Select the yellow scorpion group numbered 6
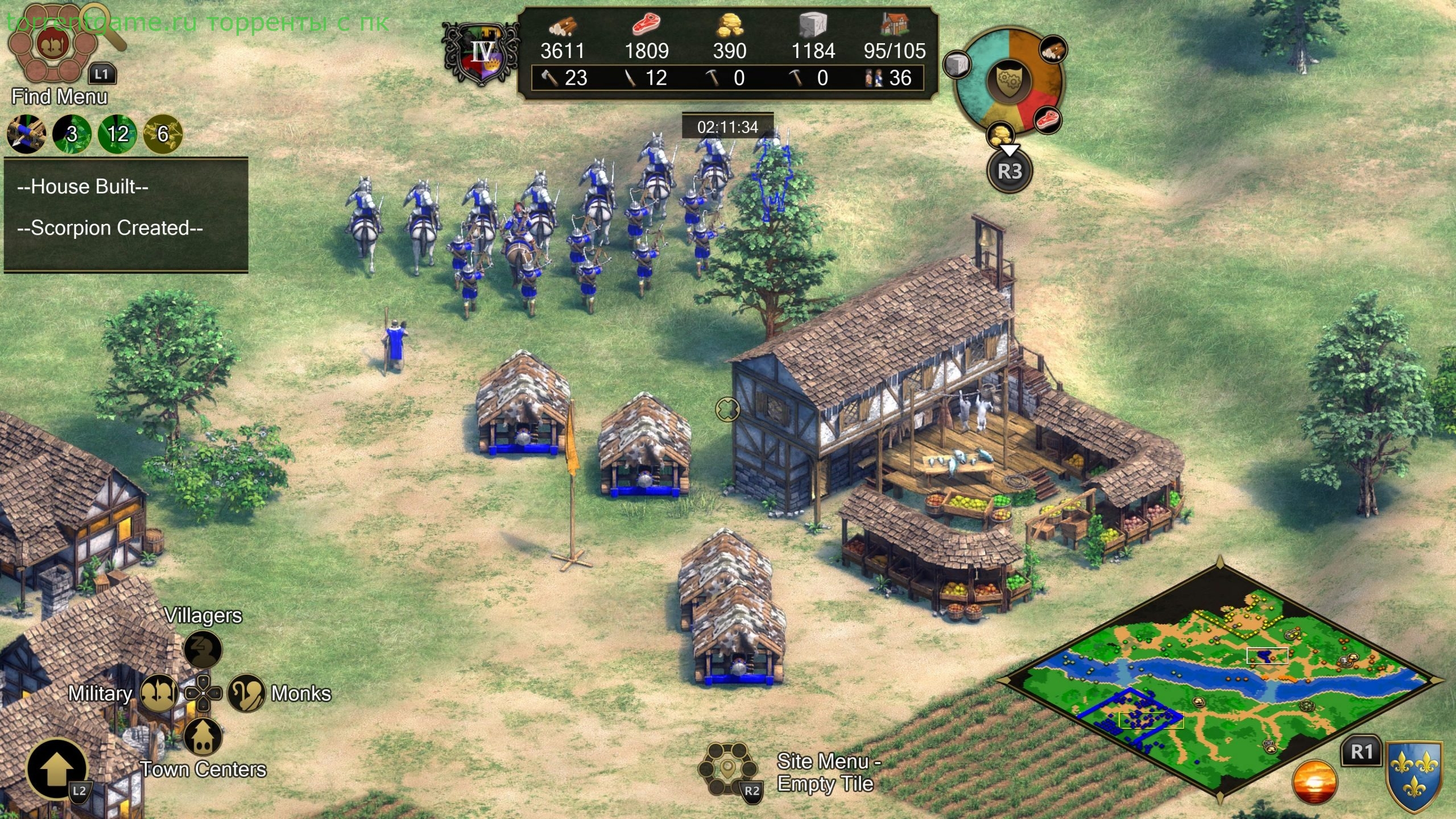1456x819 pixels. 163,134
